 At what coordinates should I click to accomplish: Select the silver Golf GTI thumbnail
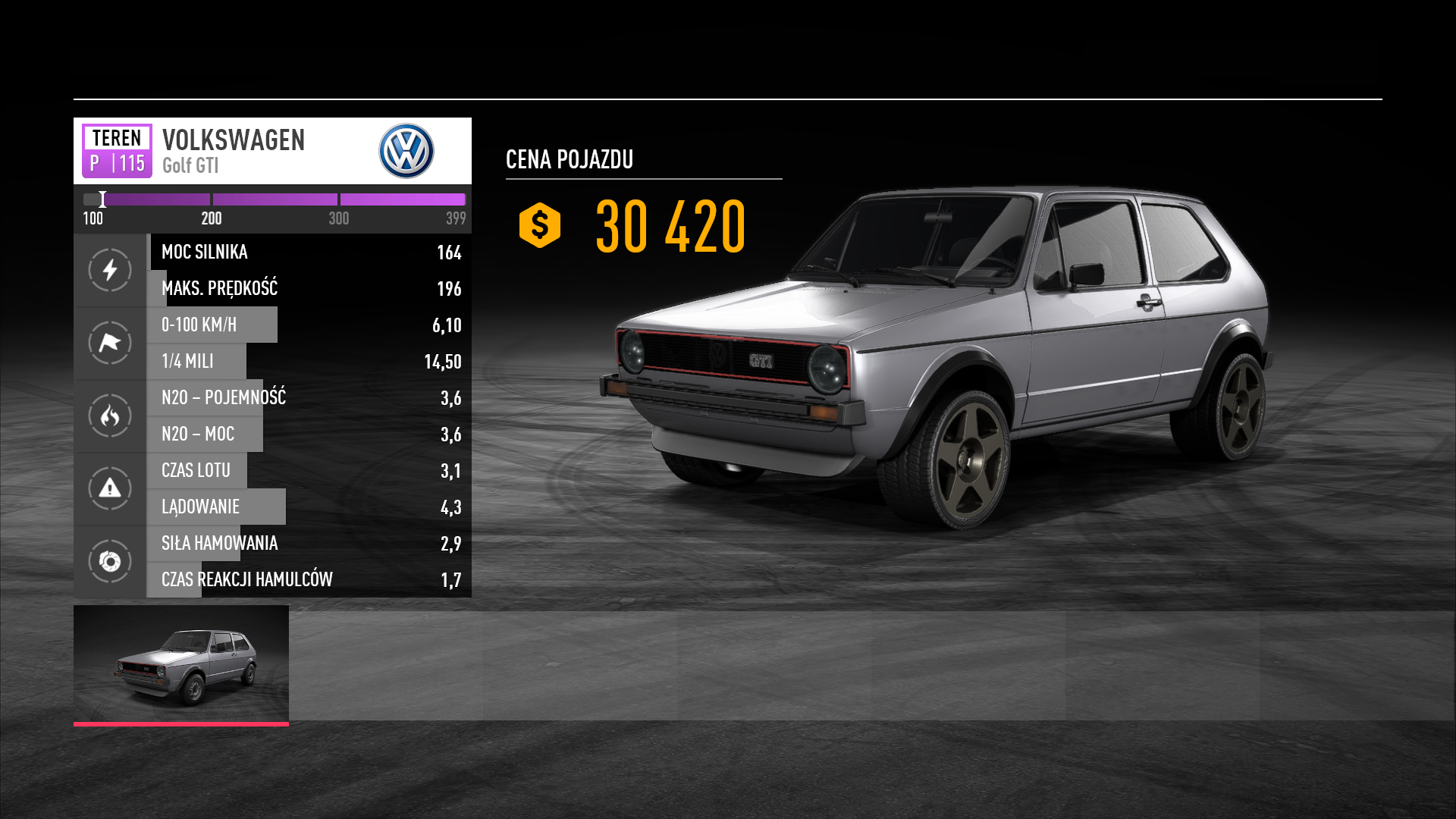pyautogui.click(x=181, y=664)
